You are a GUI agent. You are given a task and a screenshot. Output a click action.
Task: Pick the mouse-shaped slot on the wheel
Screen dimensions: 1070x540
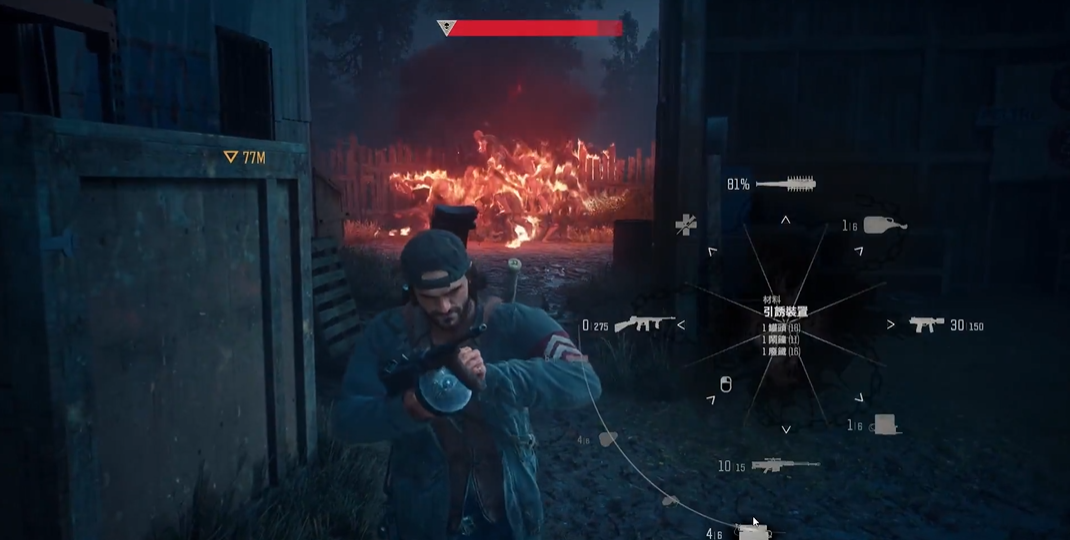pos(726,385)
